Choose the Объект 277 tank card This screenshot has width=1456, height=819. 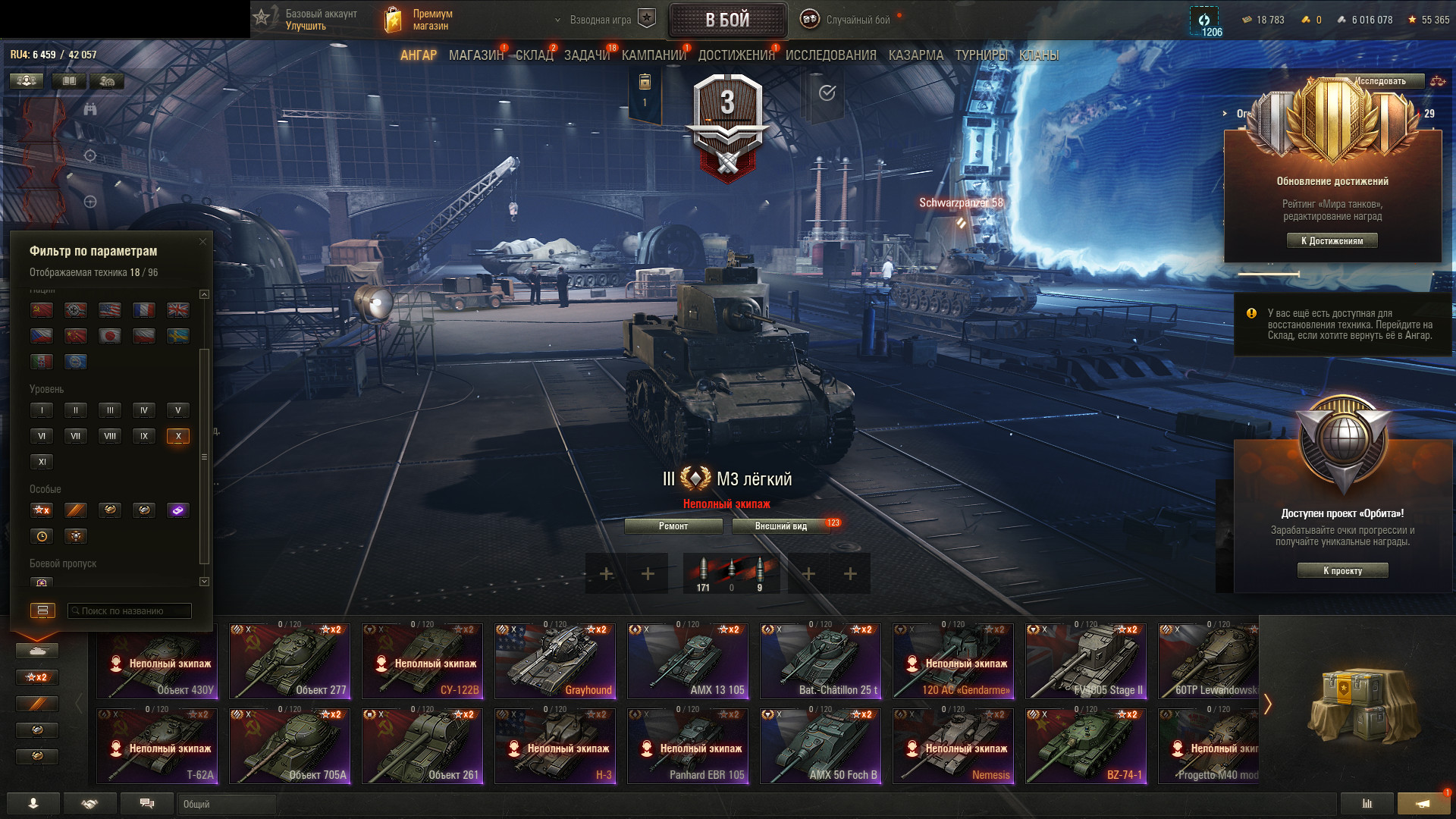290,661
